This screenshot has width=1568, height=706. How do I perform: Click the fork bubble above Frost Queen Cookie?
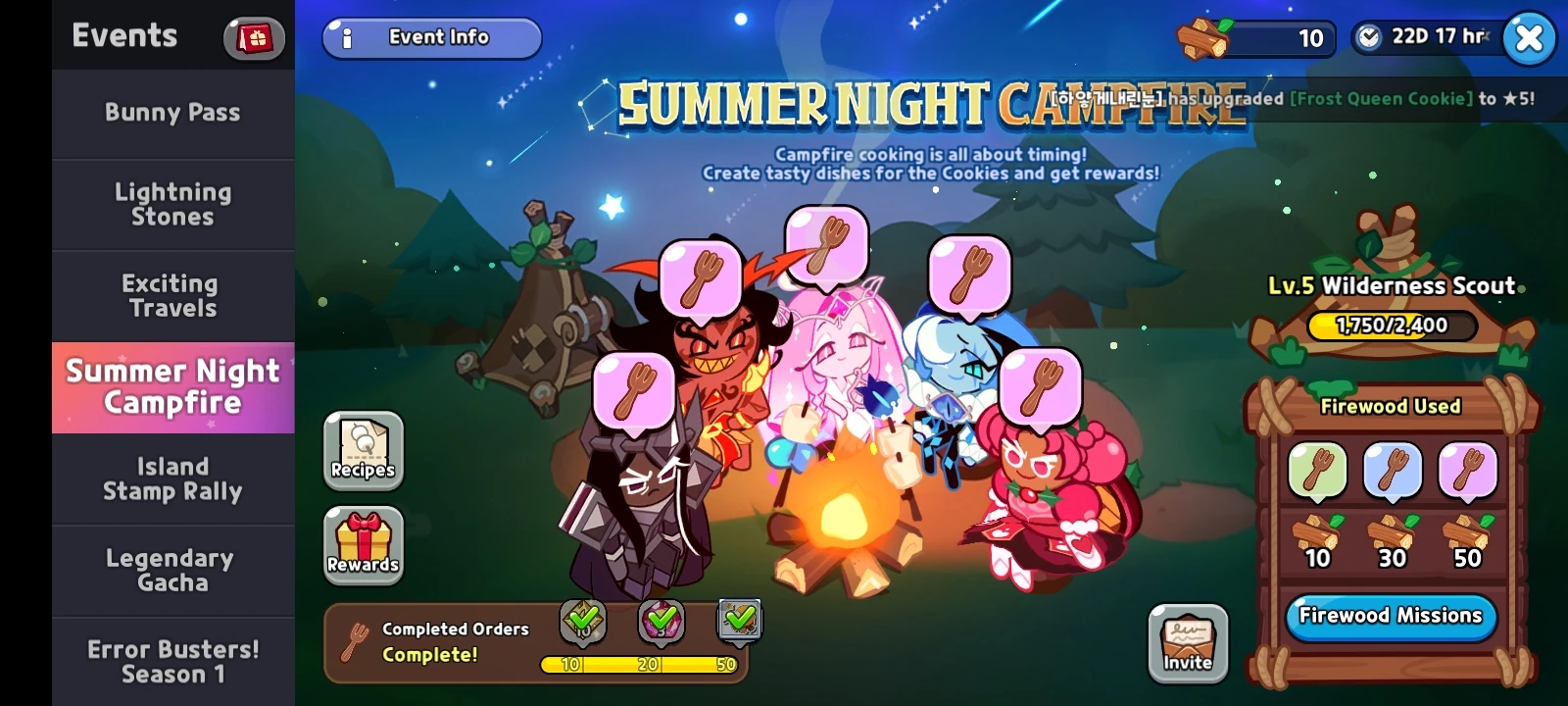pos(968,277)
